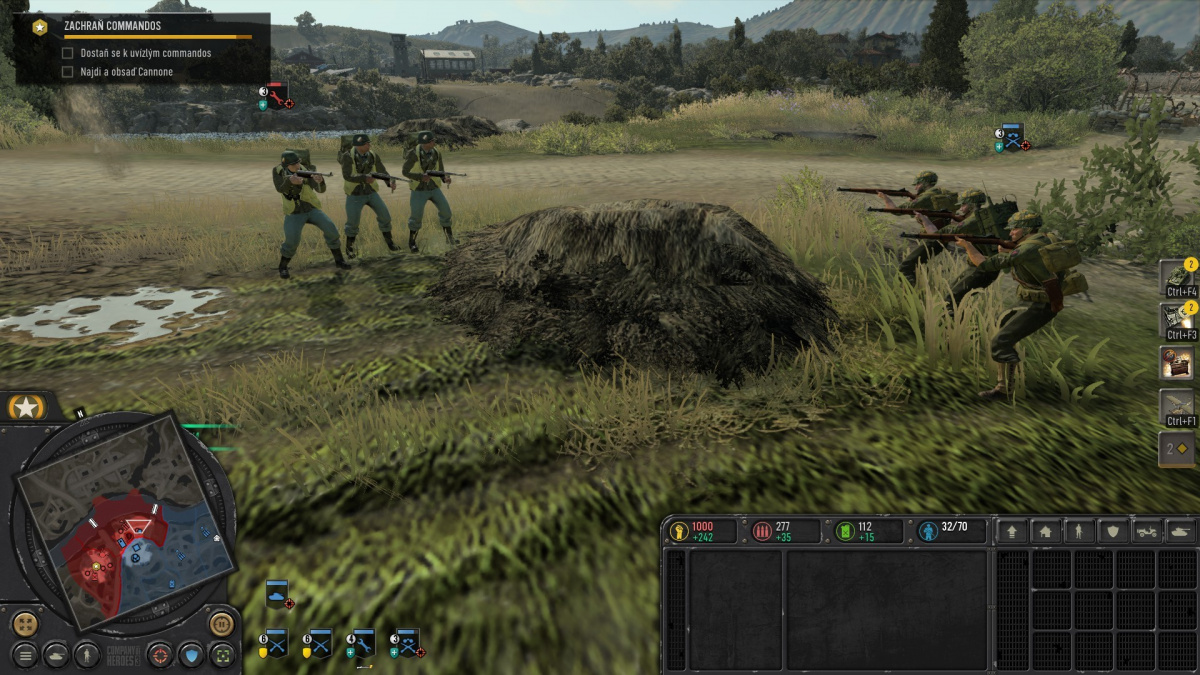
Task: Open the house buildings tab
Action: pos(1045,532)
